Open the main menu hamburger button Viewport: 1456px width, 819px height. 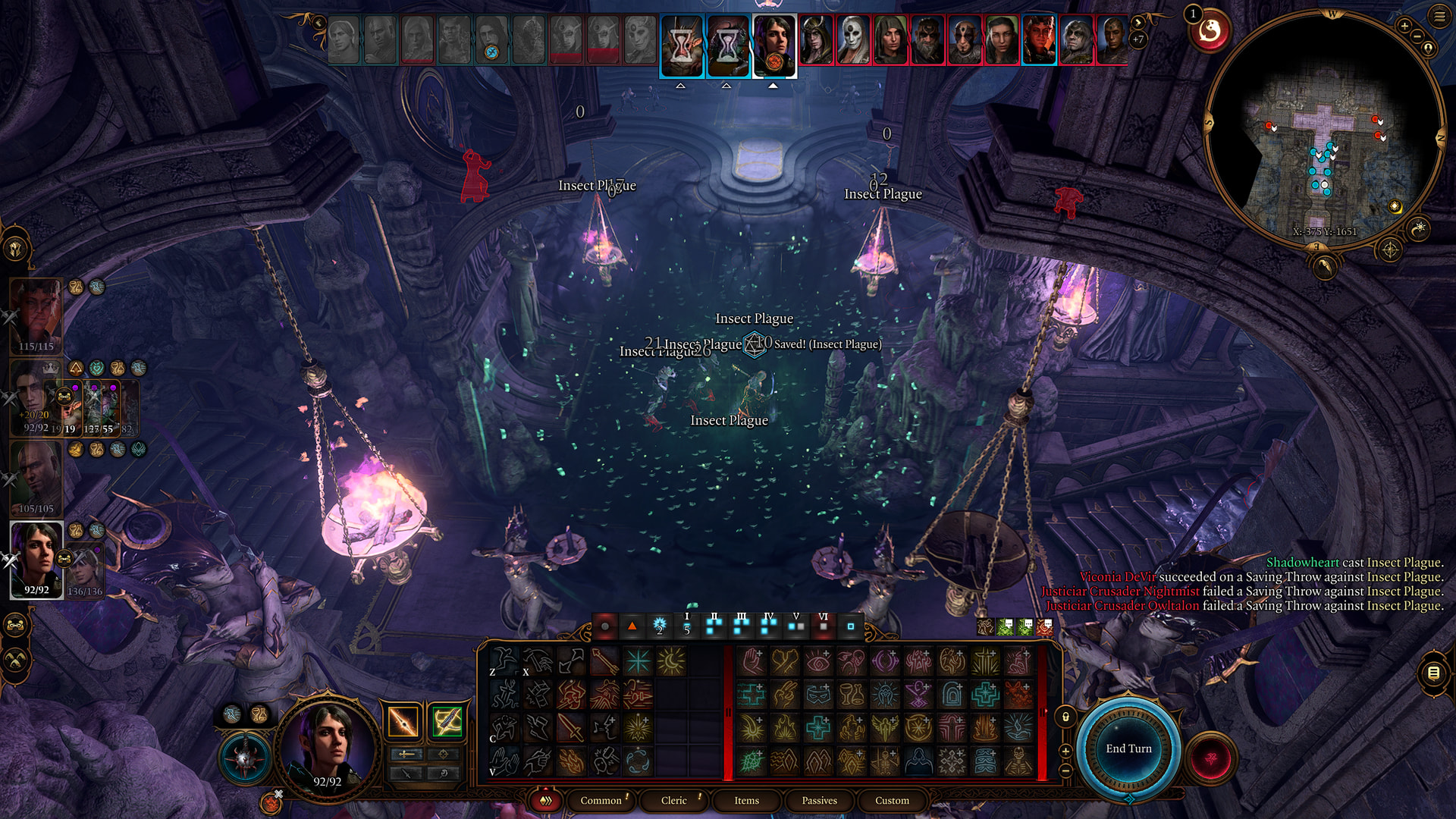pos(1439,16)
